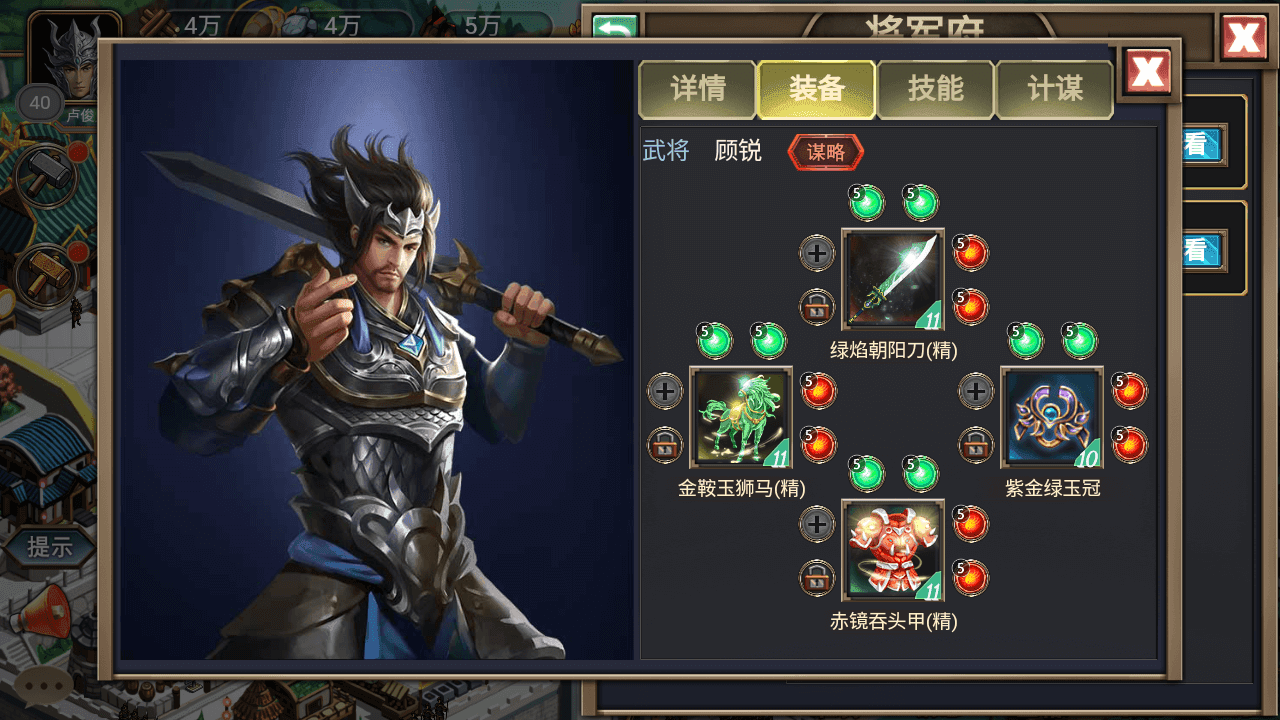Click a green gem above the weapon slot
1280x720 pixels.
point(866,201)
